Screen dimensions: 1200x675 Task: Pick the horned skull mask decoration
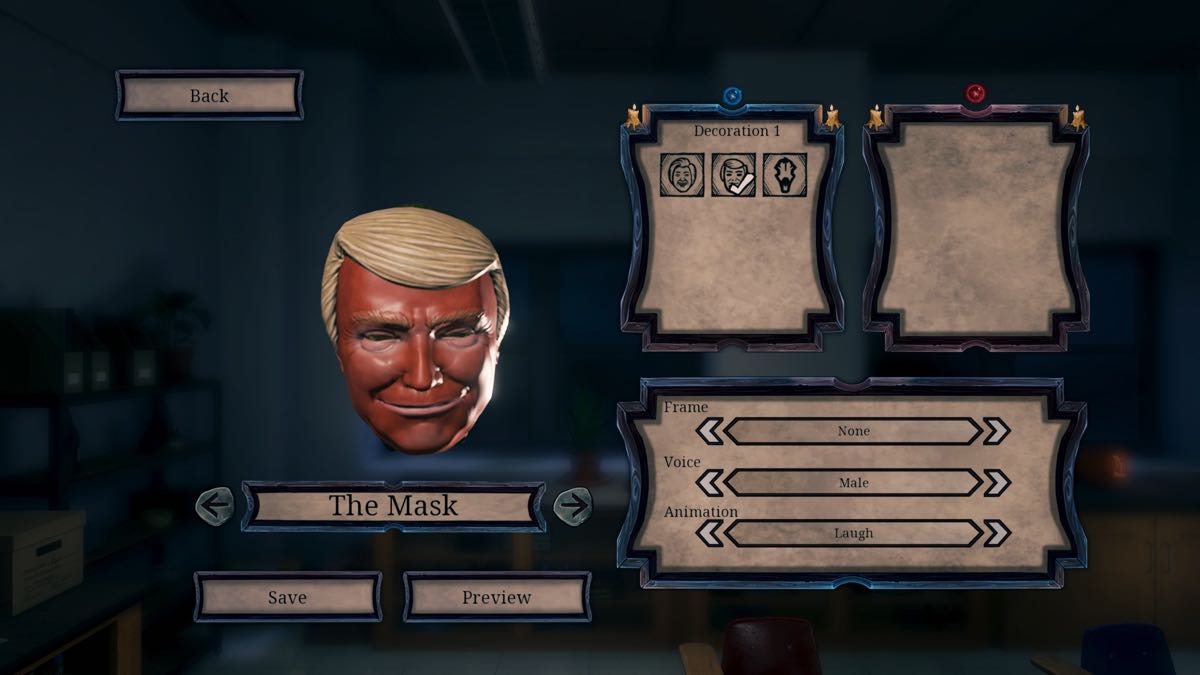(785, 175)
